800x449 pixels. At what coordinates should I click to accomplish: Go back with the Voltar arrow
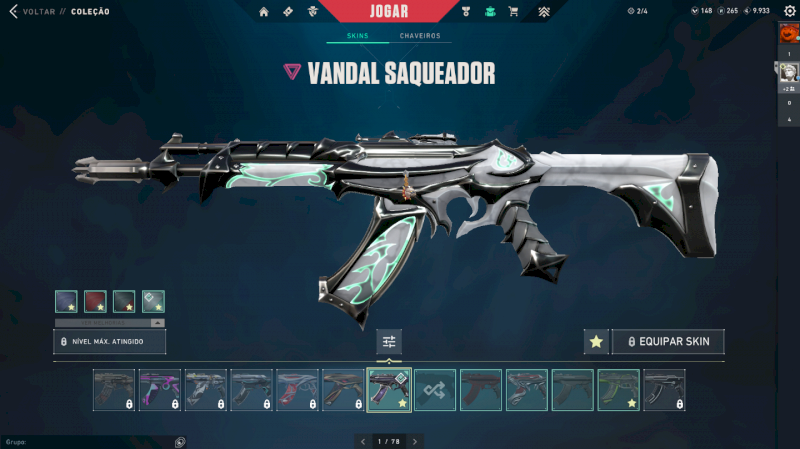click(x=13, y=12)
